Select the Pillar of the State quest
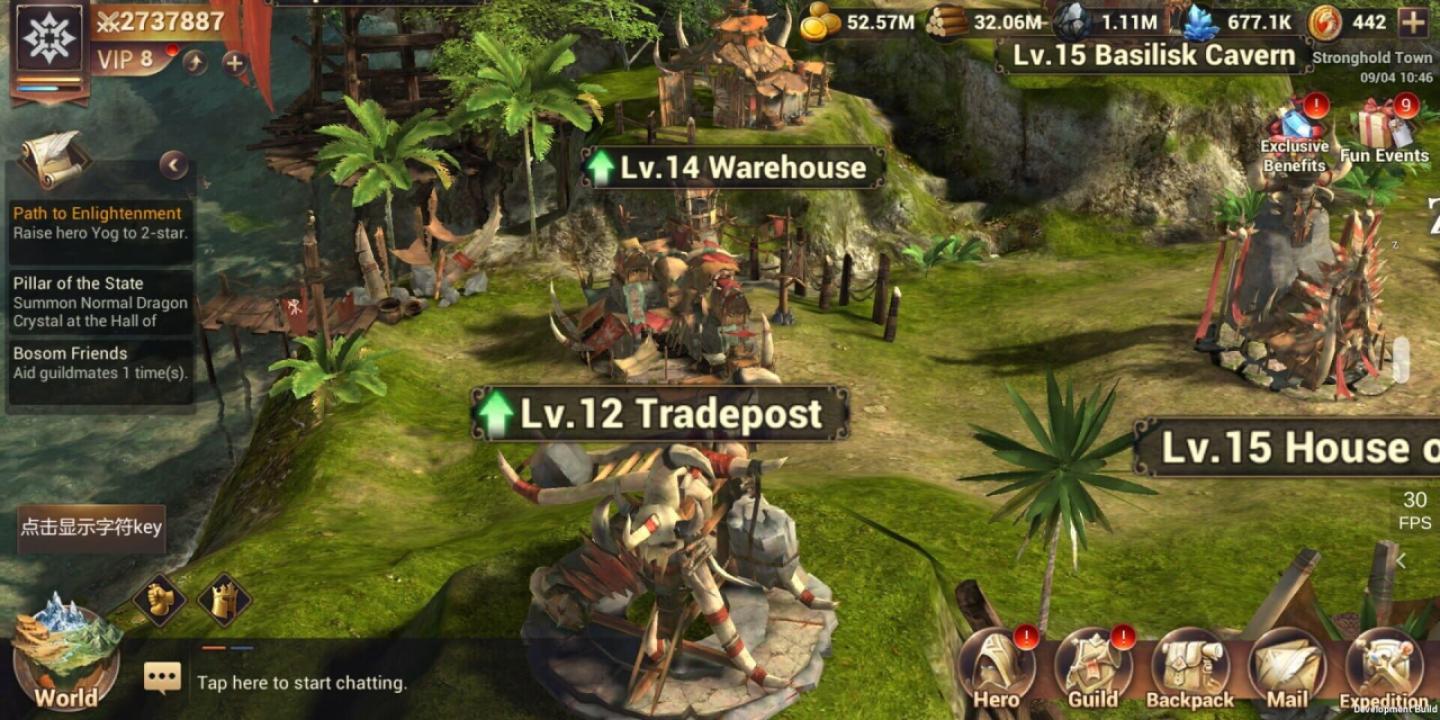This screenshot has height=720, width=1440. (100, 302)
